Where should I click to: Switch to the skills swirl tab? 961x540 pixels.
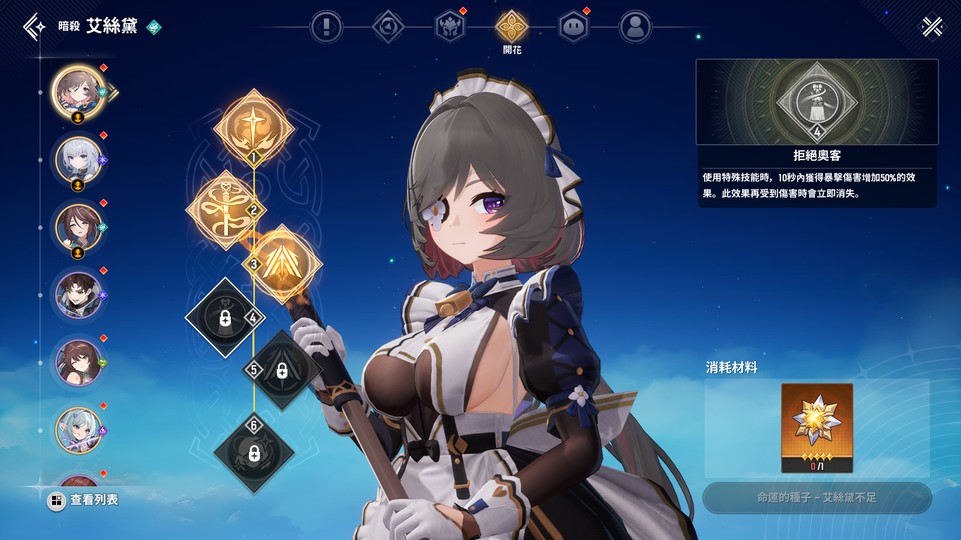[388, 27]
